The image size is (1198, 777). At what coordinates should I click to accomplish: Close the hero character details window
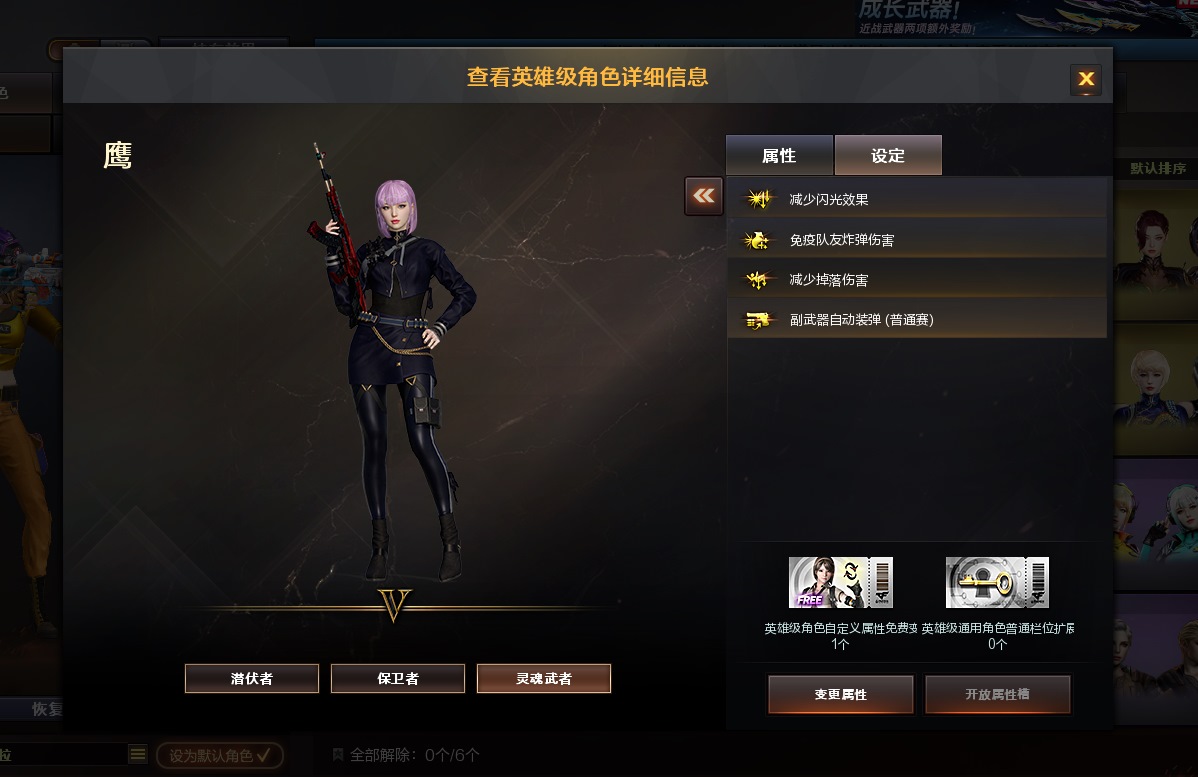click(x=1086, y=80)
